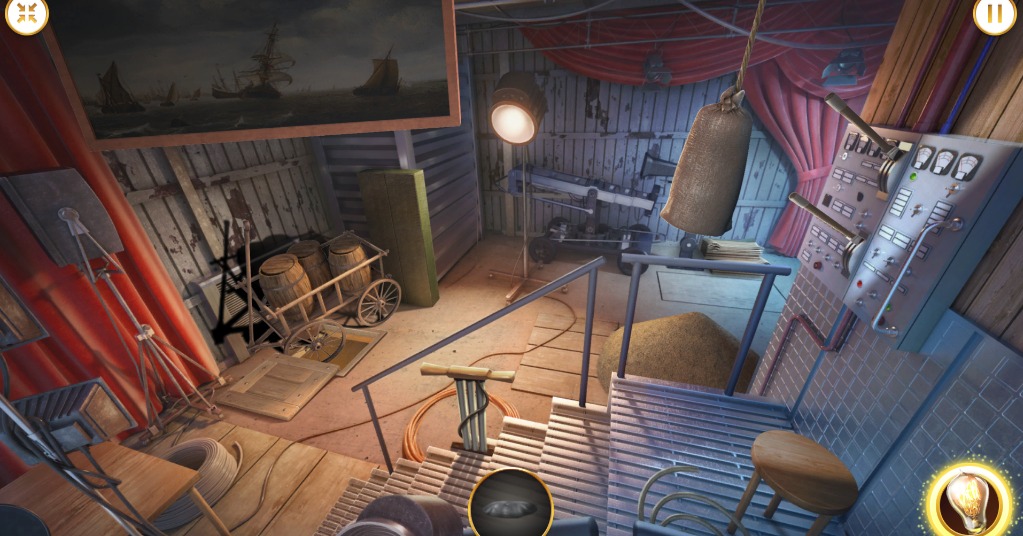Pause the game with the pause button
Image resolution: width=1023 pixels, height=536 pixels.
[994, 15]
